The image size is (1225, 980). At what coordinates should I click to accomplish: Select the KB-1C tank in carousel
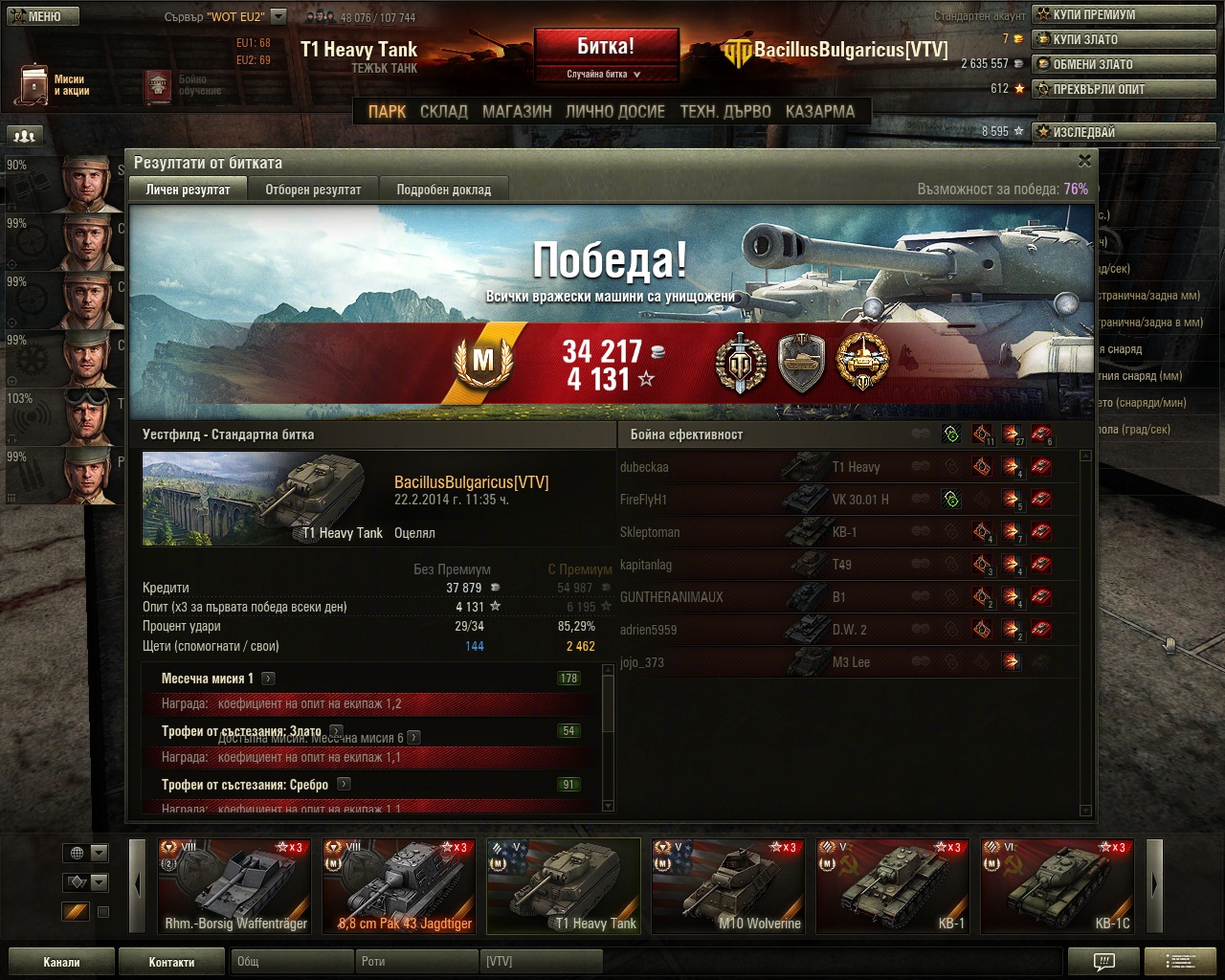click(x=1058, y=885)
